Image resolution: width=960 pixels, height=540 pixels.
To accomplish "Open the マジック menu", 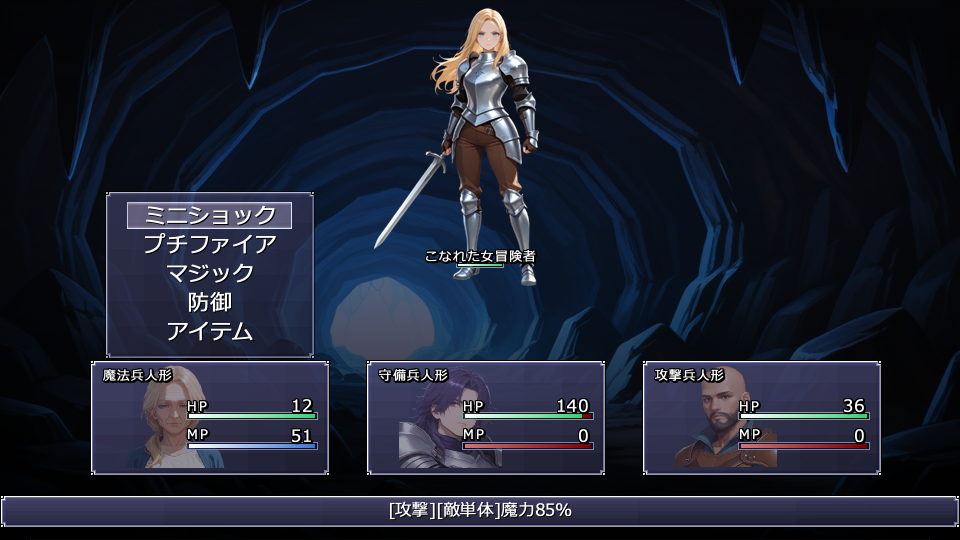I will coord(210,273).
